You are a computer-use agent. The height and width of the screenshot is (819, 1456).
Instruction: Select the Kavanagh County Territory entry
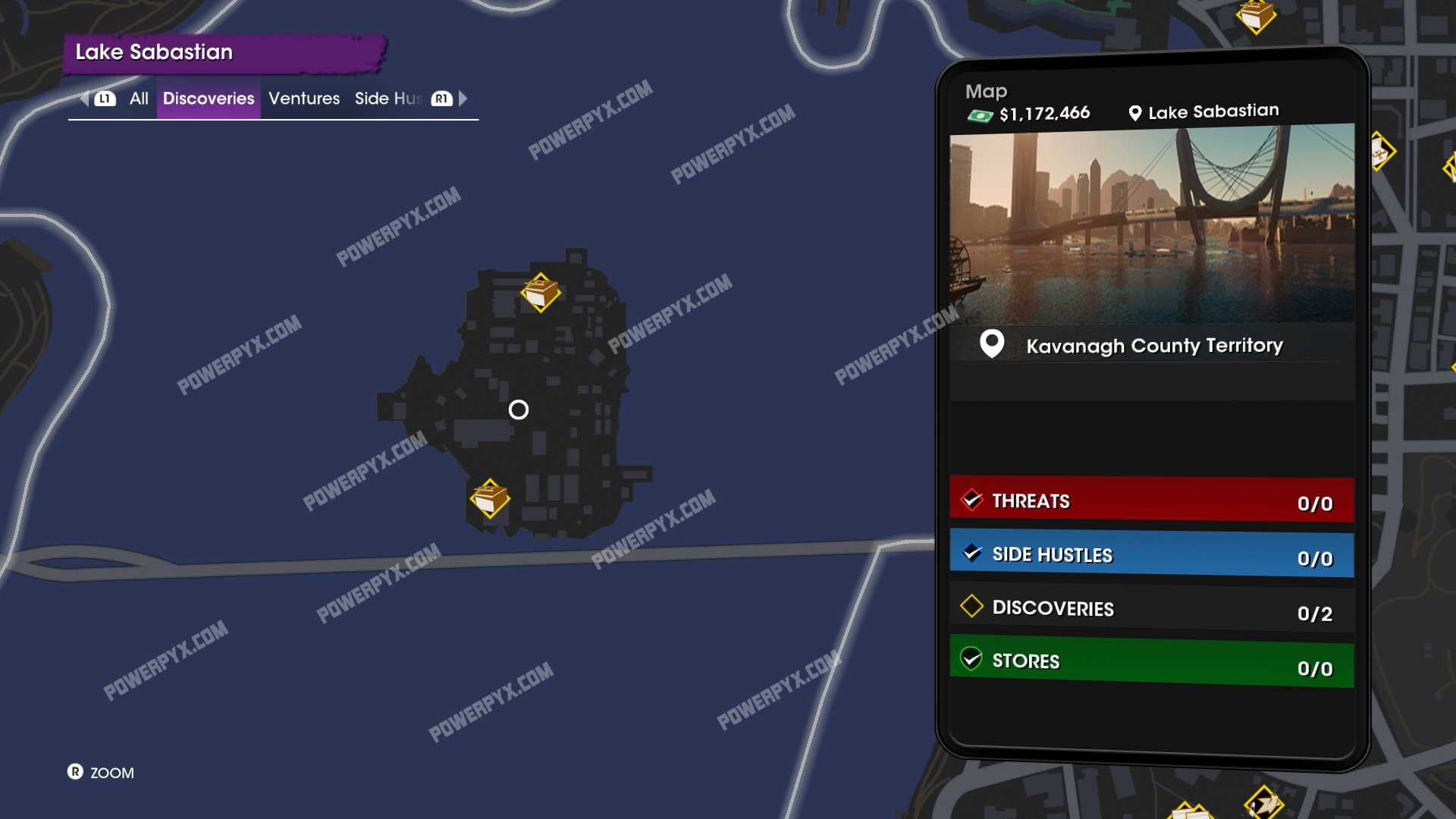point(1153,346)
